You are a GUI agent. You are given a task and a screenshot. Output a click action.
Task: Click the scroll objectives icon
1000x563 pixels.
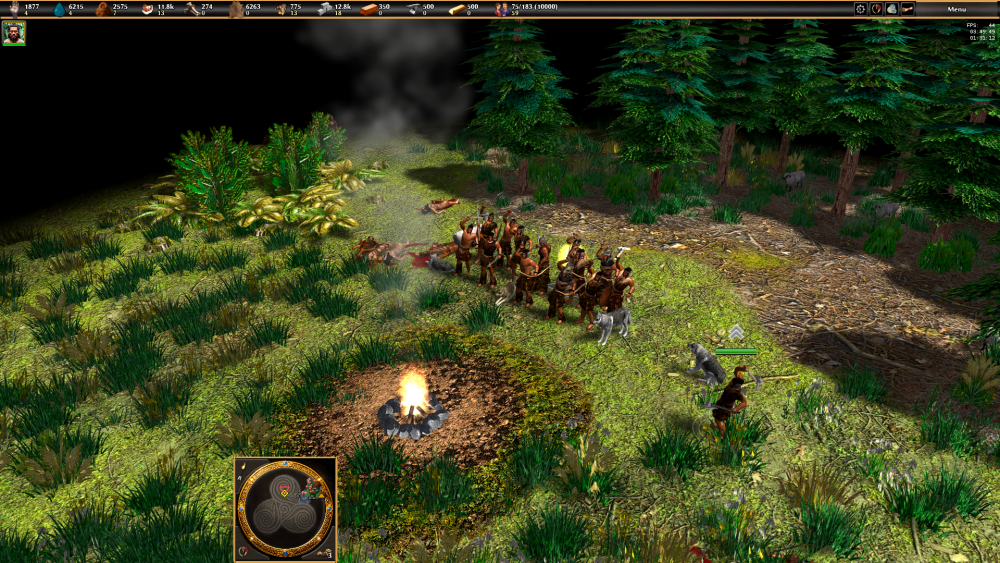click(908, 9)
